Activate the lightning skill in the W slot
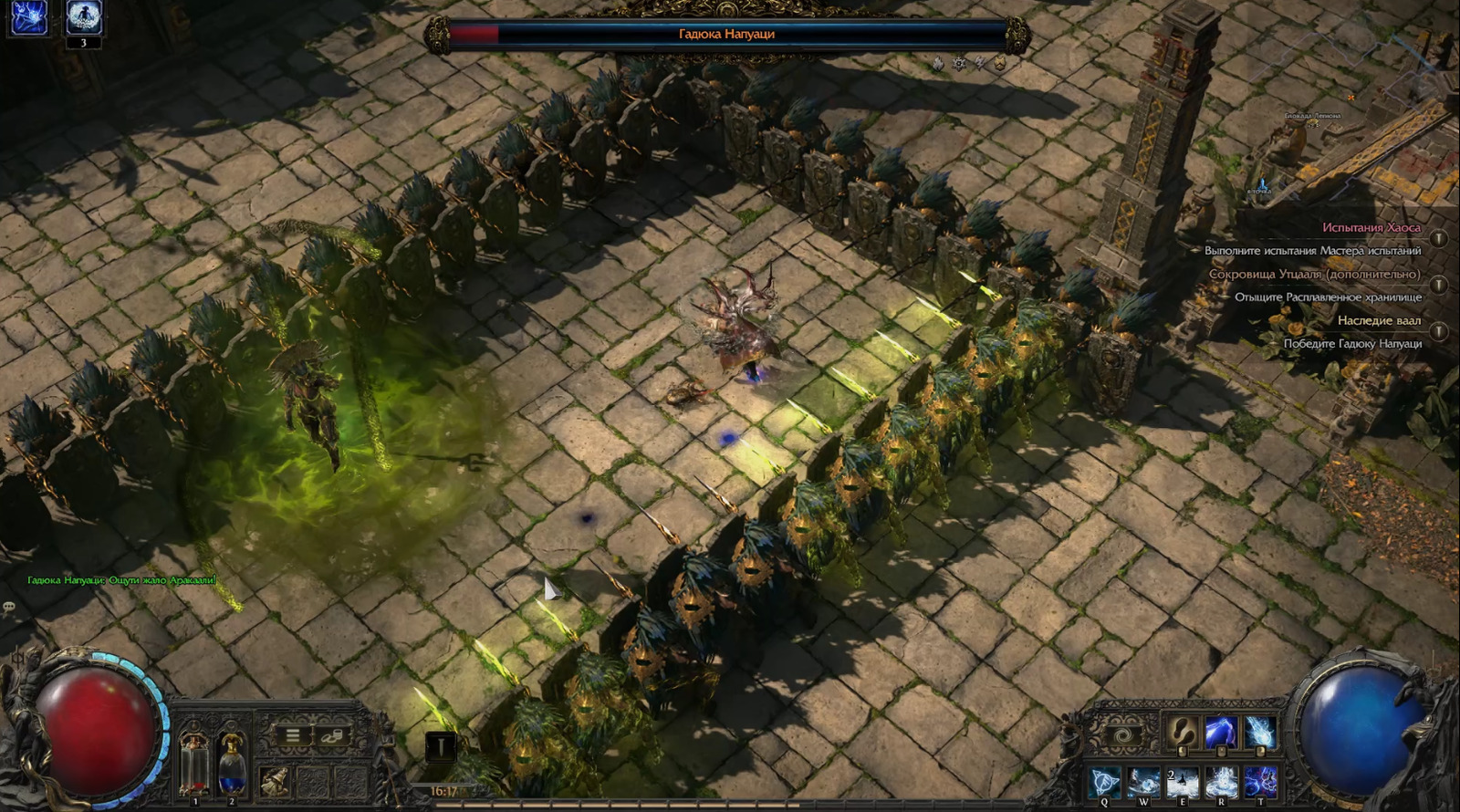The height and width of the screenshot is (812, 1460). click(x=1143, y=780)
